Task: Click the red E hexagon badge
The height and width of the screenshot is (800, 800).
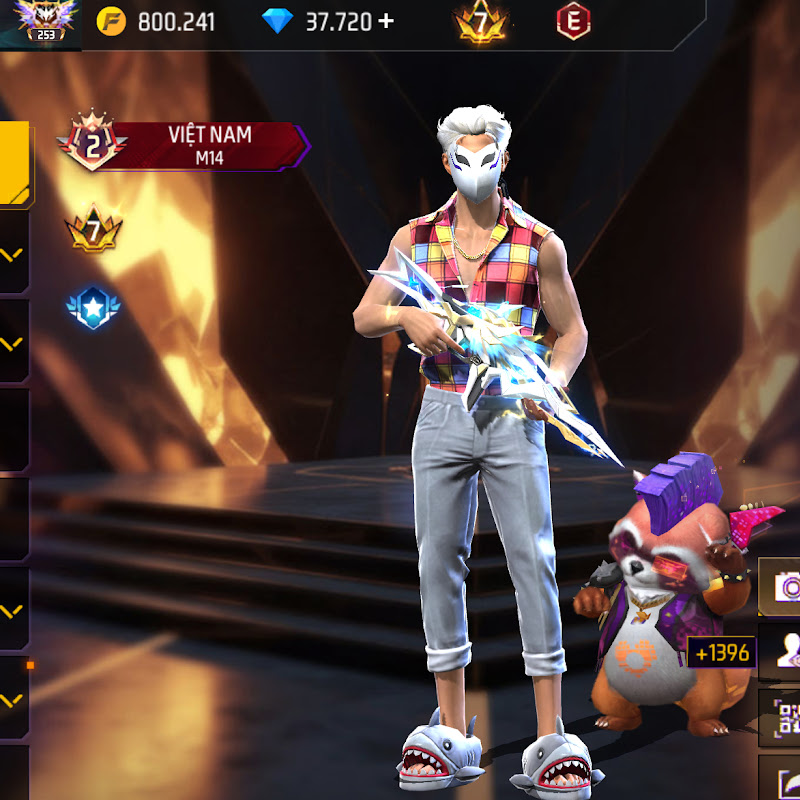Action: 573,21
